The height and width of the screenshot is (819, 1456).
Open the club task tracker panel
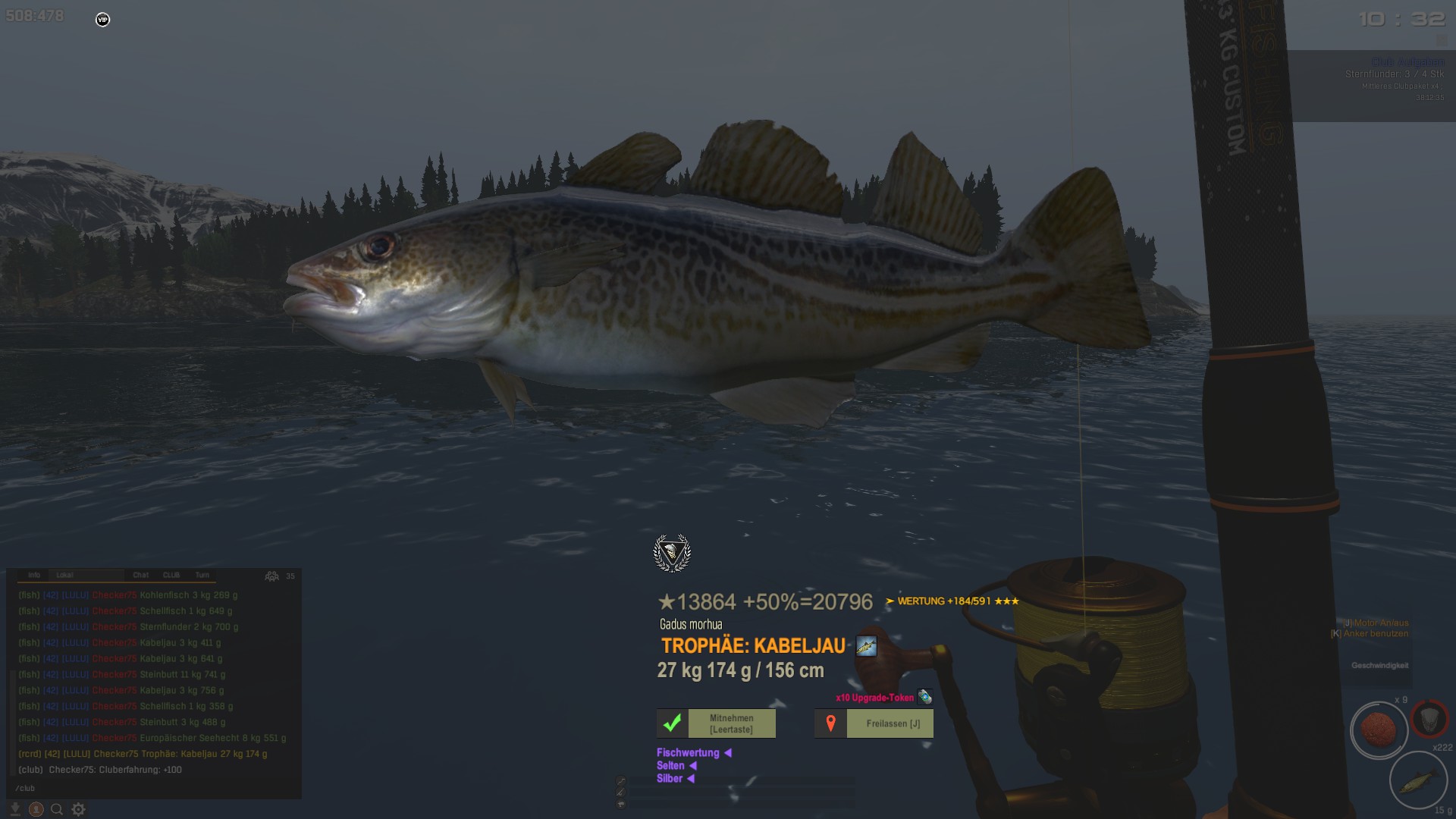point(1373,85)
